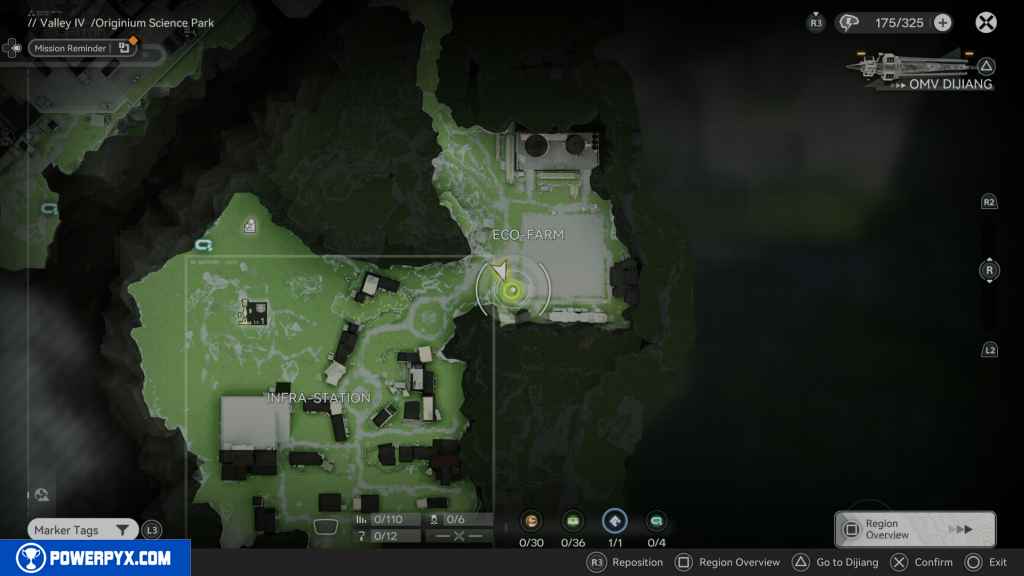Open the Region Overview panel
This screenshot has width=1024, height=576.
915,529
